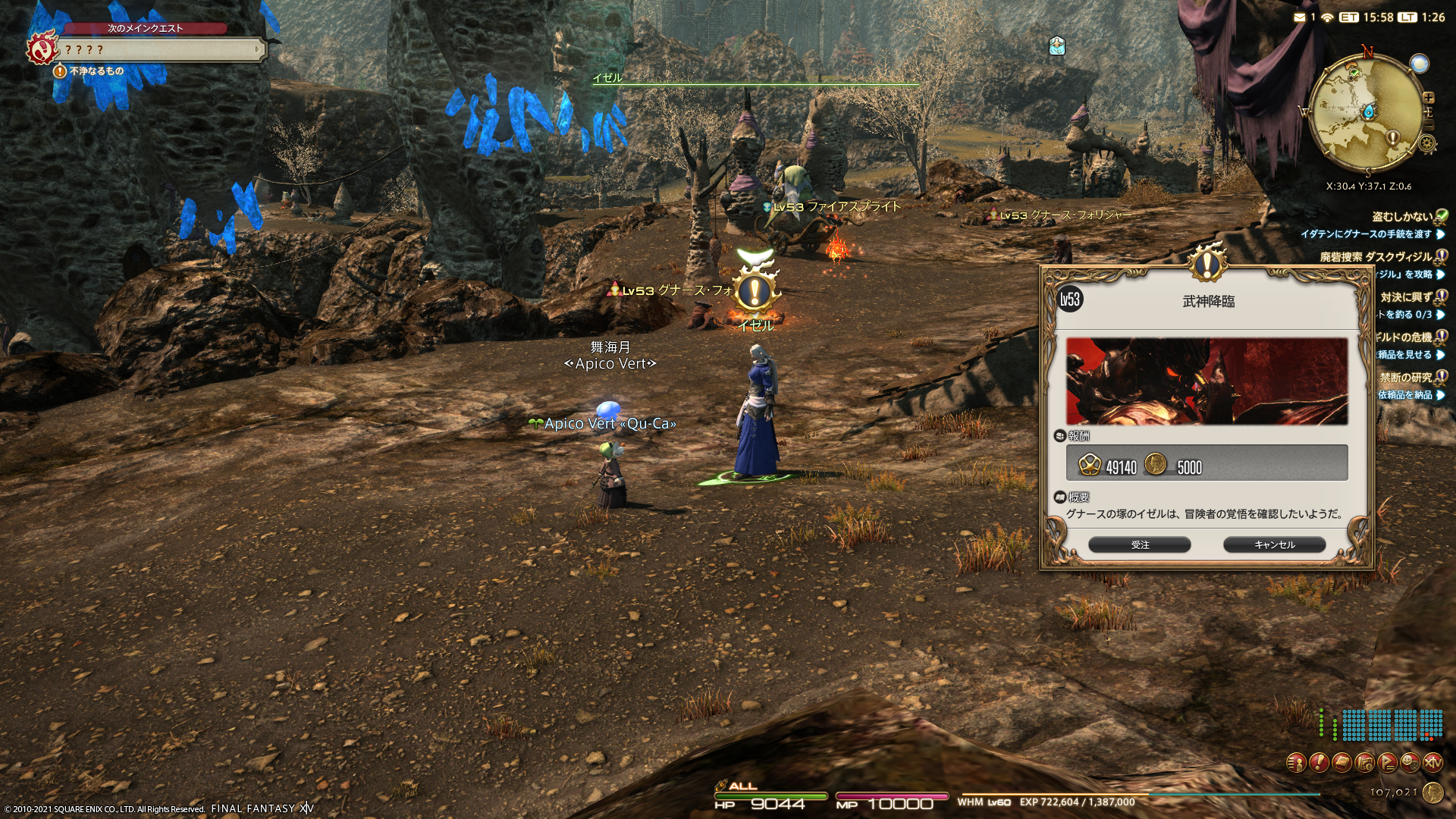
Task: Open the Travel map icon menu
Action: (1364, 762)
